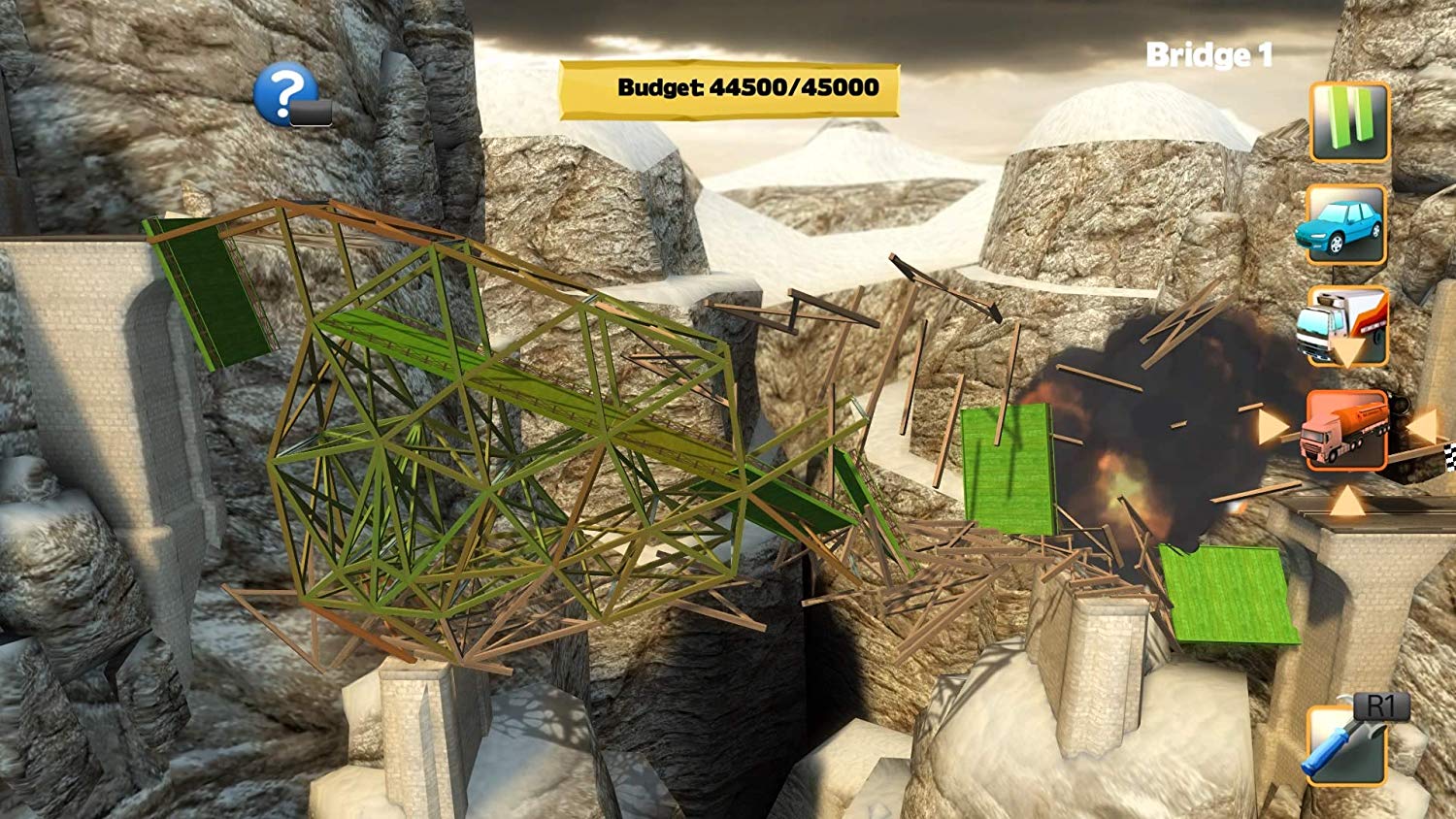
Task: Open help via the question mark icon
Action: (282, 92)
